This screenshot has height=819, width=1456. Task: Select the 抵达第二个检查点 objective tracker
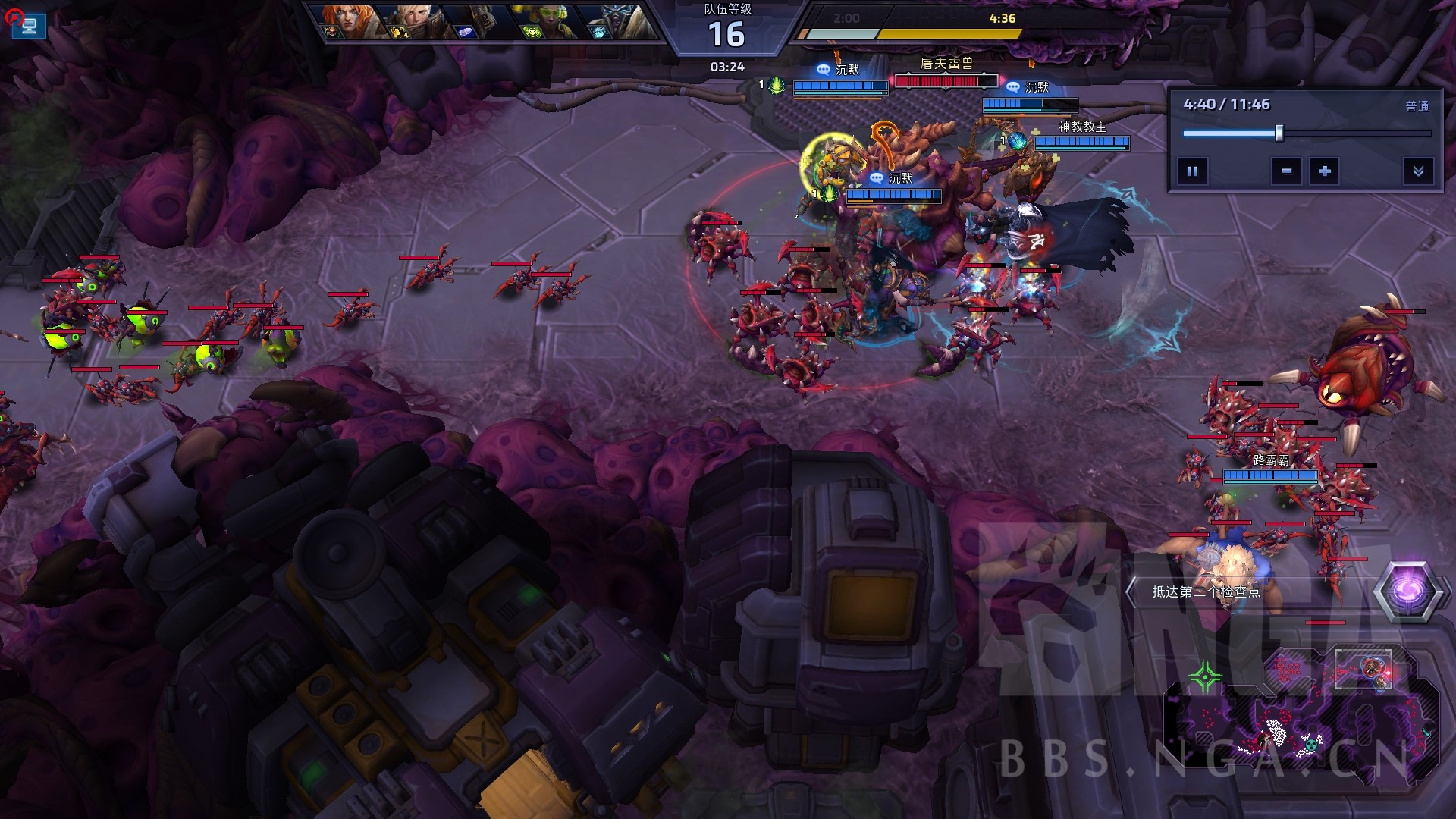click(x=1206, y=591)
